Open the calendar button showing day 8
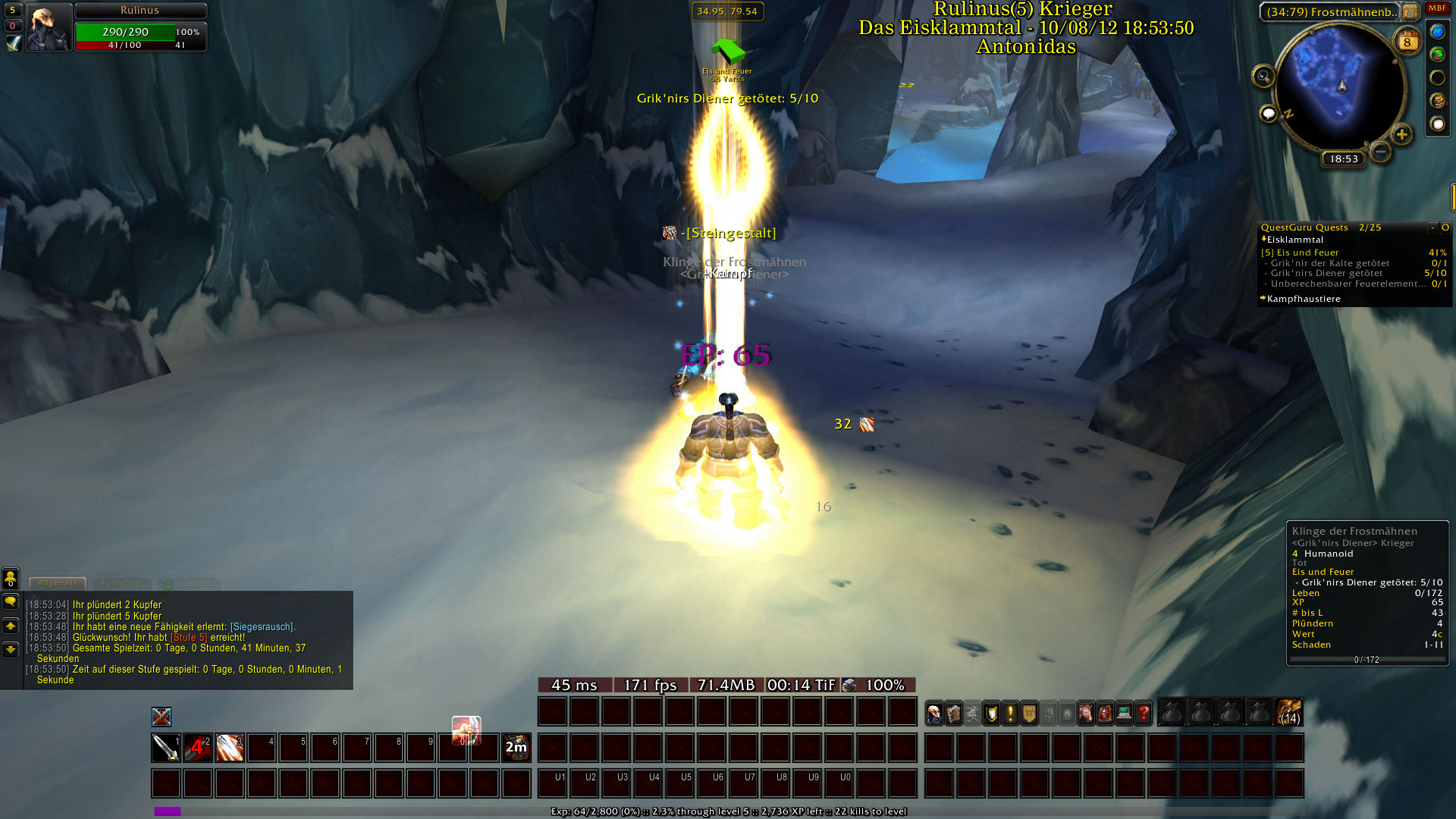The width and height of the screenshot is (1456, 819). point(1407,42)
